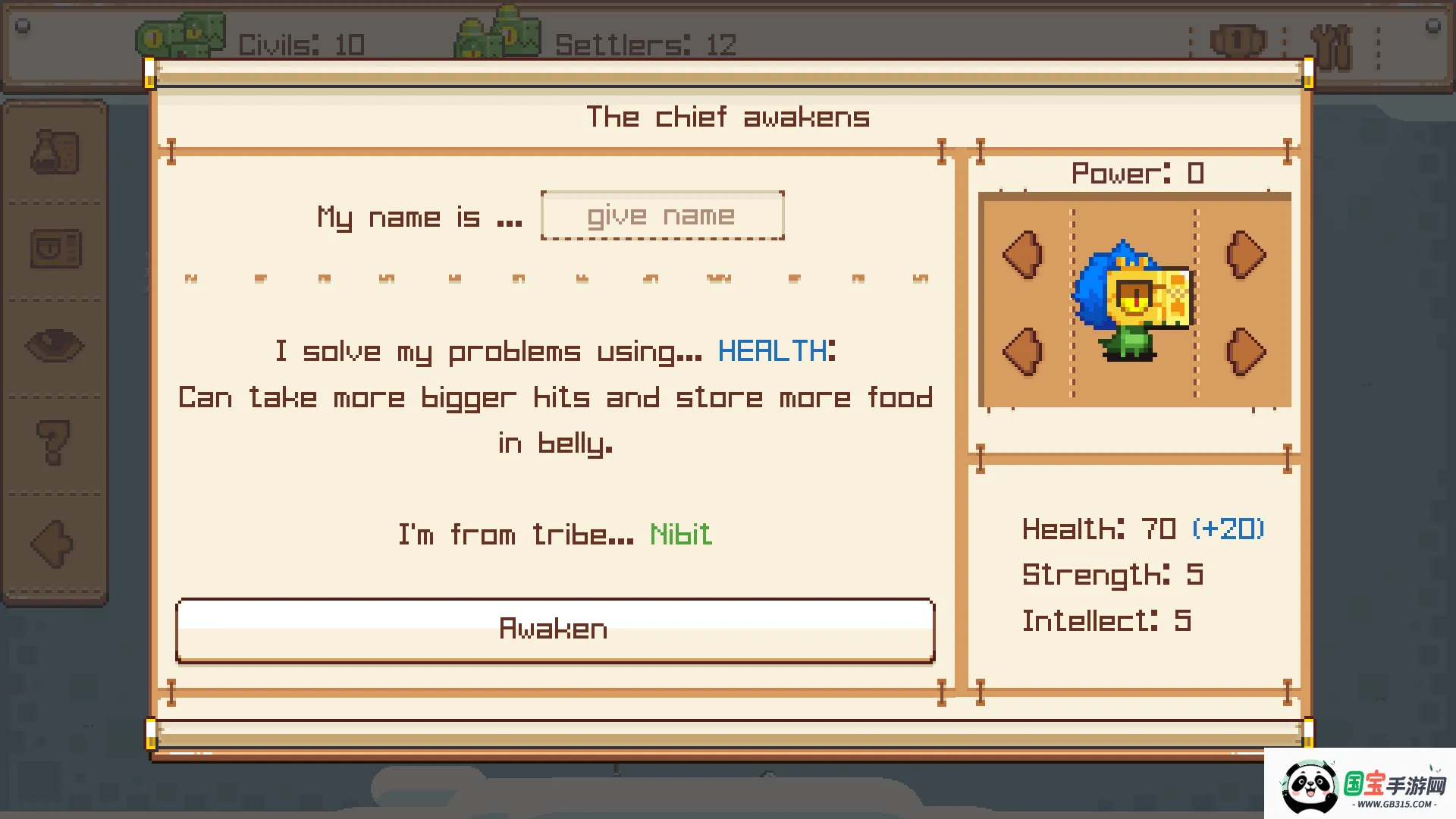Viewport: 1456px width, 819px height.
Task: Click the chief character portrait
Action: point(1133,300)
